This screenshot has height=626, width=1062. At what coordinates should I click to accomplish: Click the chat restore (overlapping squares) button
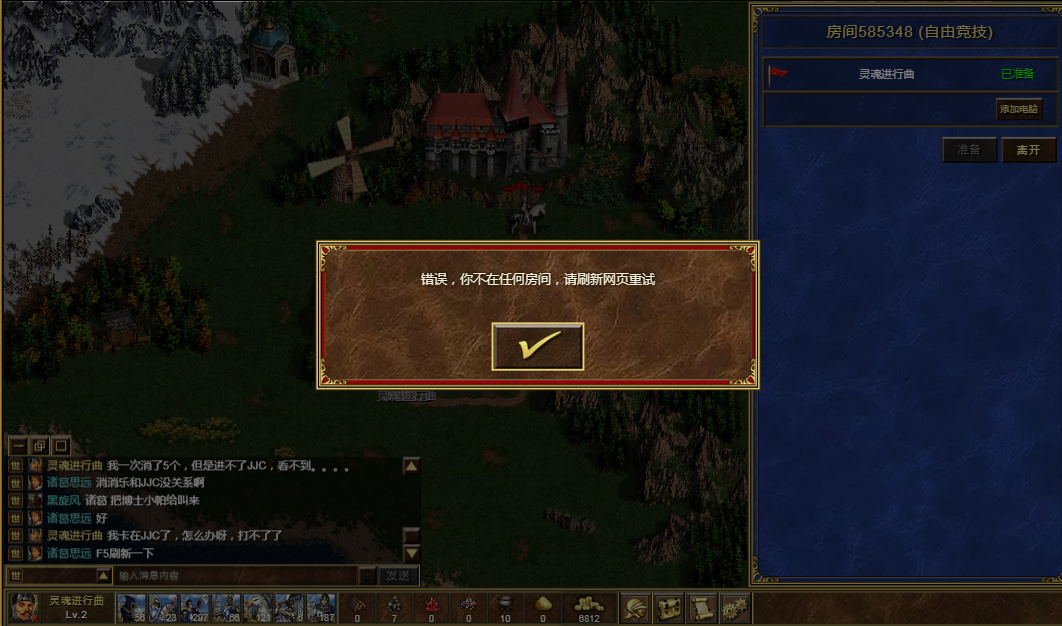point(39,445)
